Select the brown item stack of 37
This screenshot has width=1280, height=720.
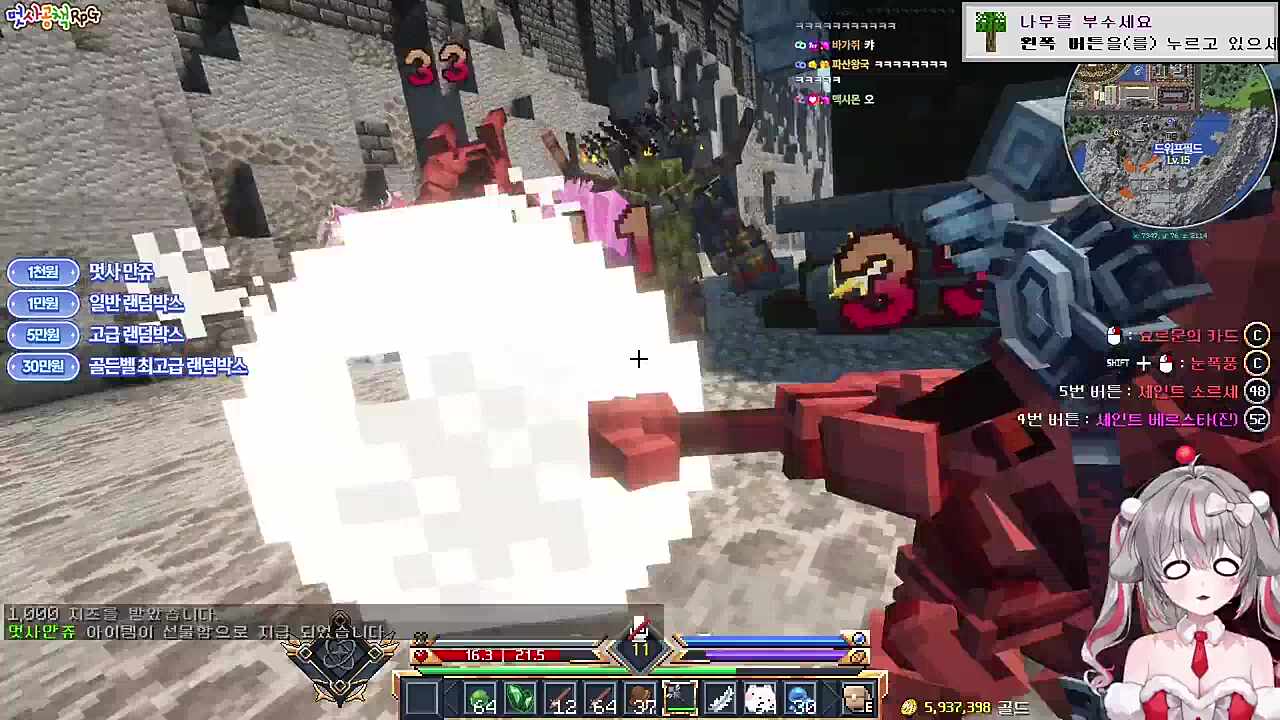[641, 700]
